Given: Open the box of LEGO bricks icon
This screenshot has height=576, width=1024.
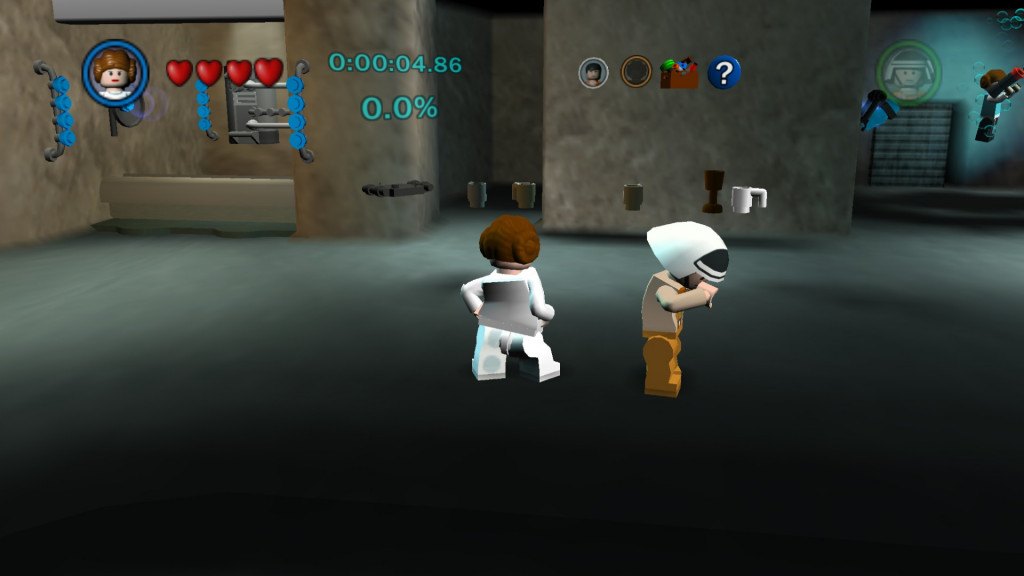Looking at the screenshot, I should [x=679, y=73].
